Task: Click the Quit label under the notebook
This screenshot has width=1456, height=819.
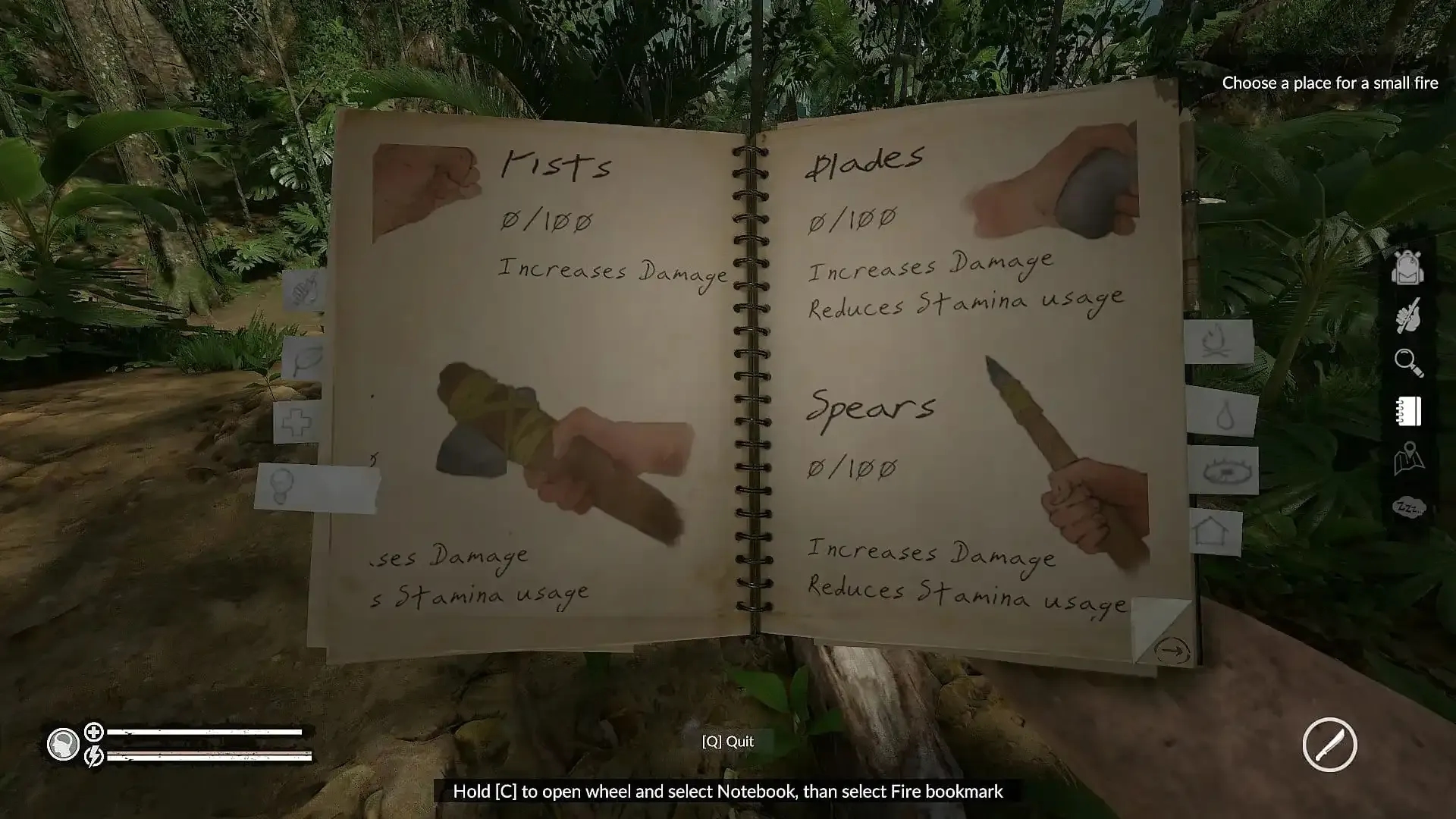Action: pos(728,742)
